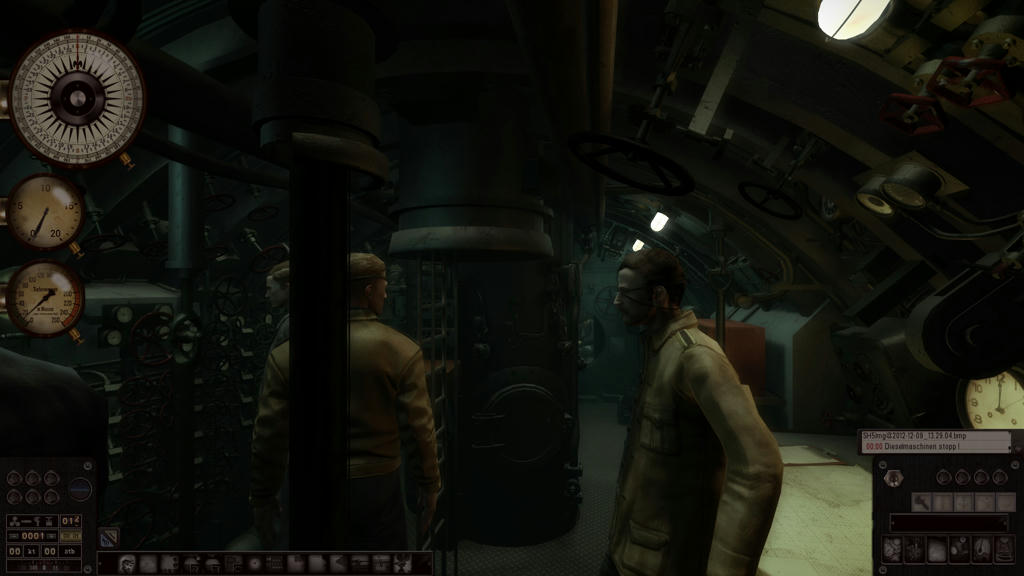Viewport: 1024px width, 576px height.
Task: Click the round blue-striped button
Action: (x=80, y=490)
